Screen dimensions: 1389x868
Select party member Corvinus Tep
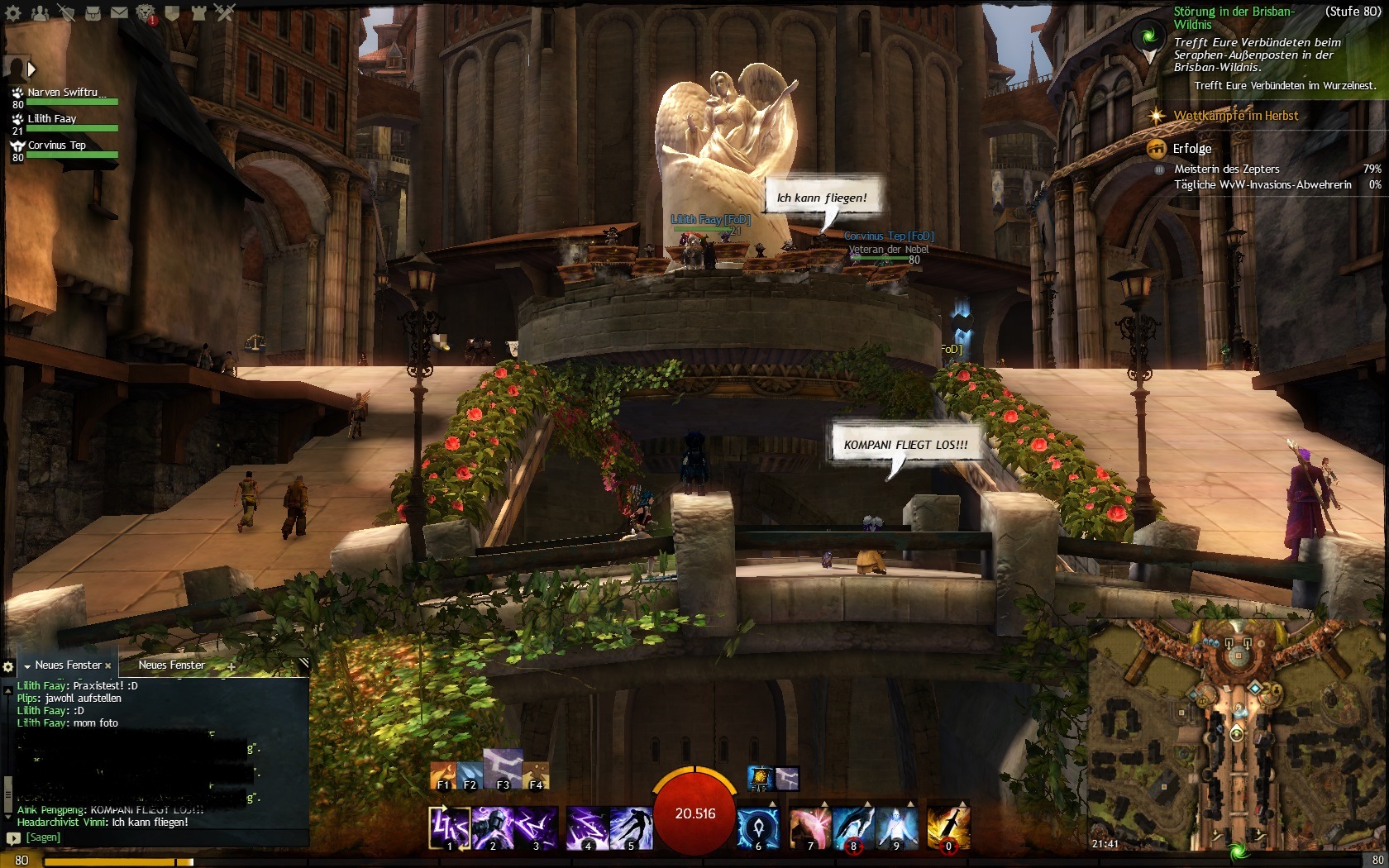point(56,145)
